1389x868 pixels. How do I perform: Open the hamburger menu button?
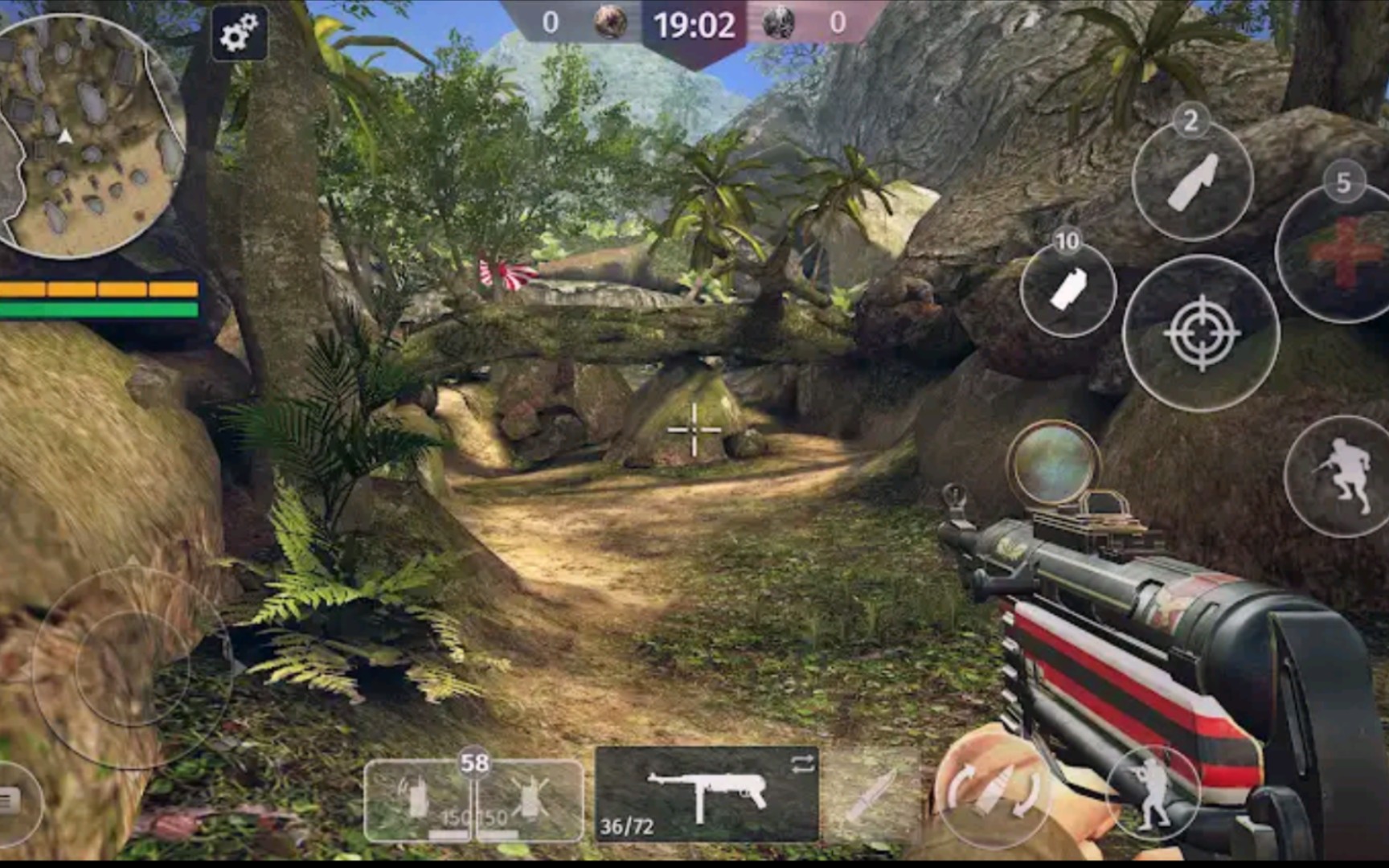coord(10,800)
